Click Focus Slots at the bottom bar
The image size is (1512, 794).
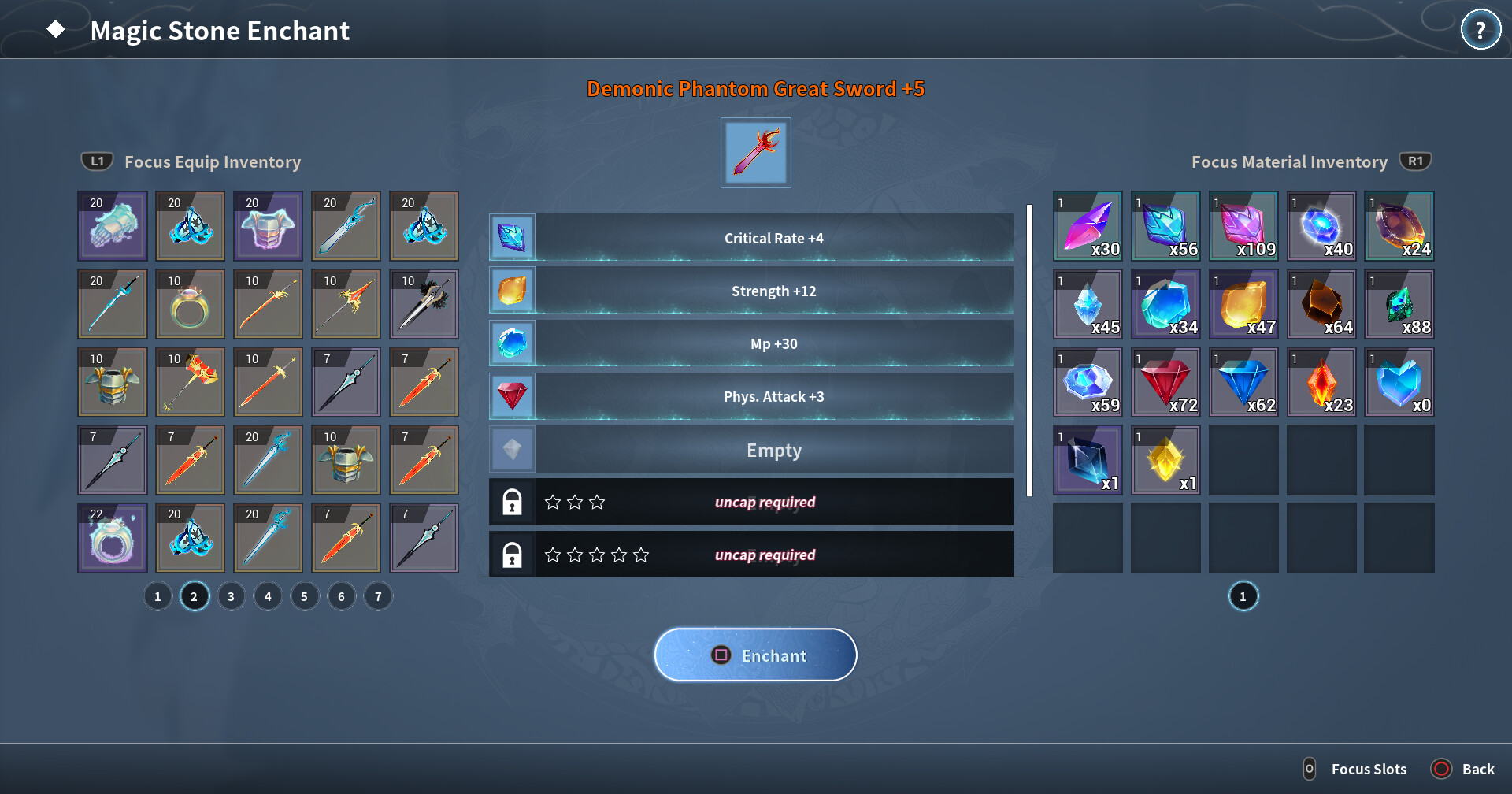(x=1367, y=768)
